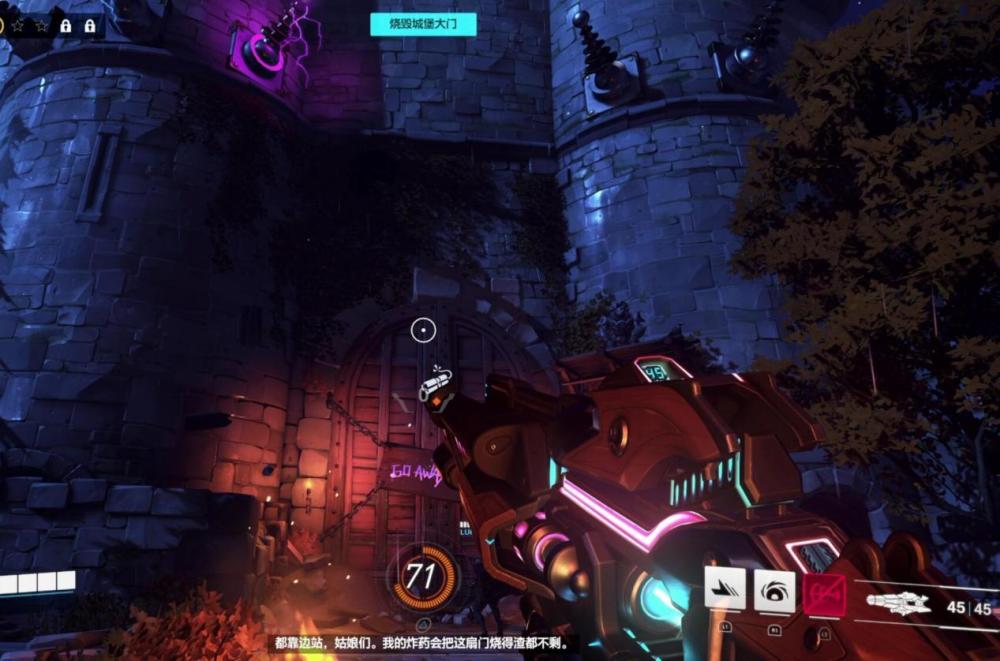
Task: Use the swirling vortex ability
Action: click(774, 590)
